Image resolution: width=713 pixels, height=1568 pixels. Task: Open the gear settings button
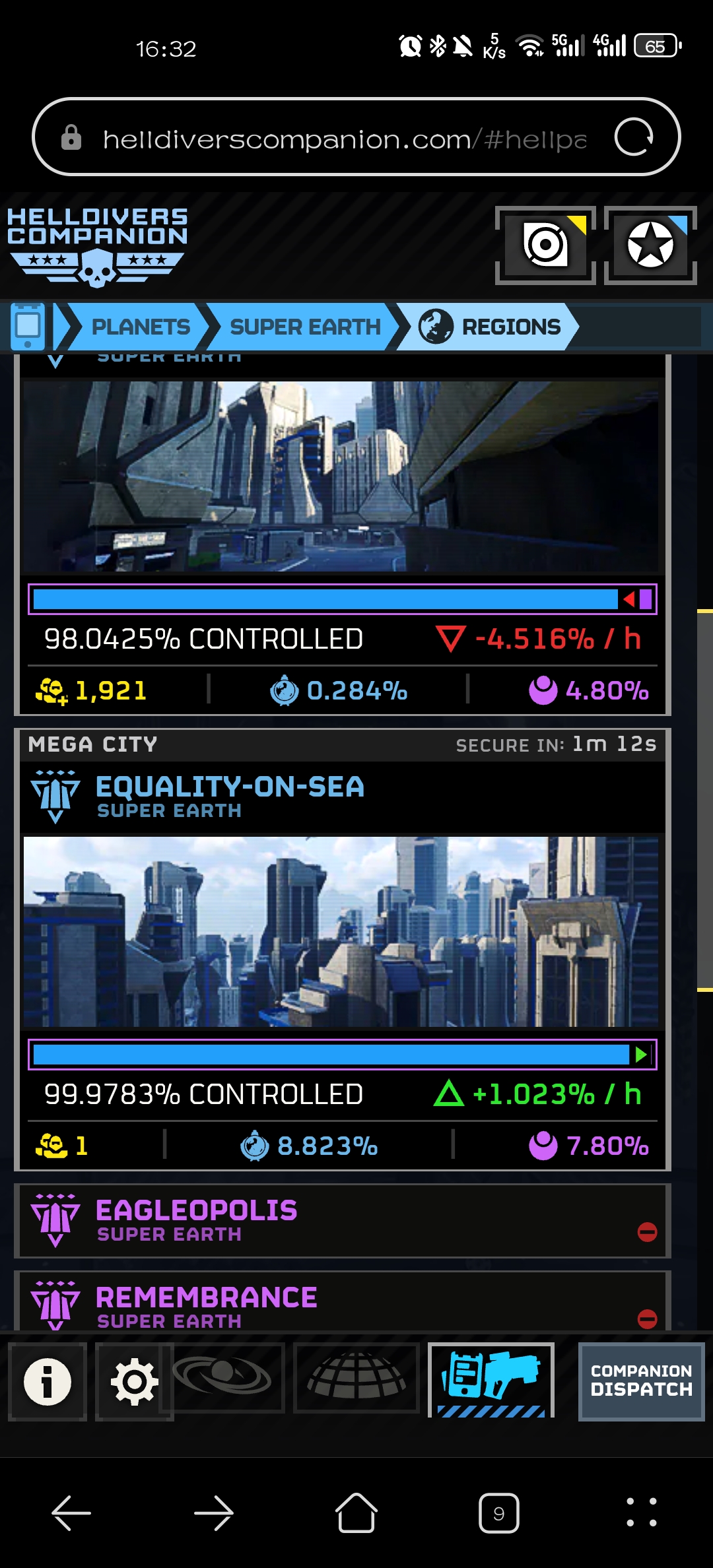coord(134,1381)
